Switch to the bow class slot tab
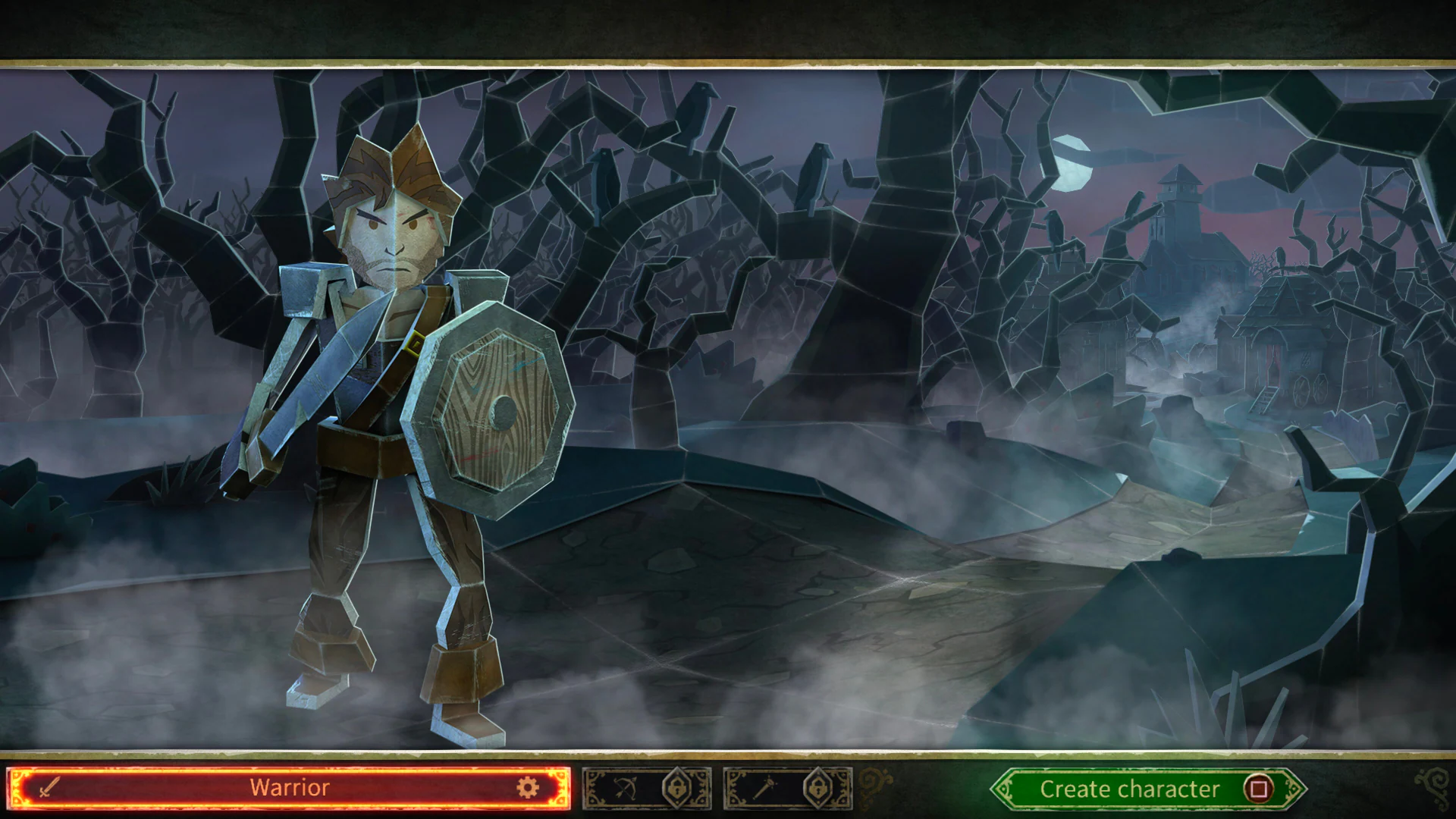1456x819 pixels. pyautogui.click(x=648, y=788)
